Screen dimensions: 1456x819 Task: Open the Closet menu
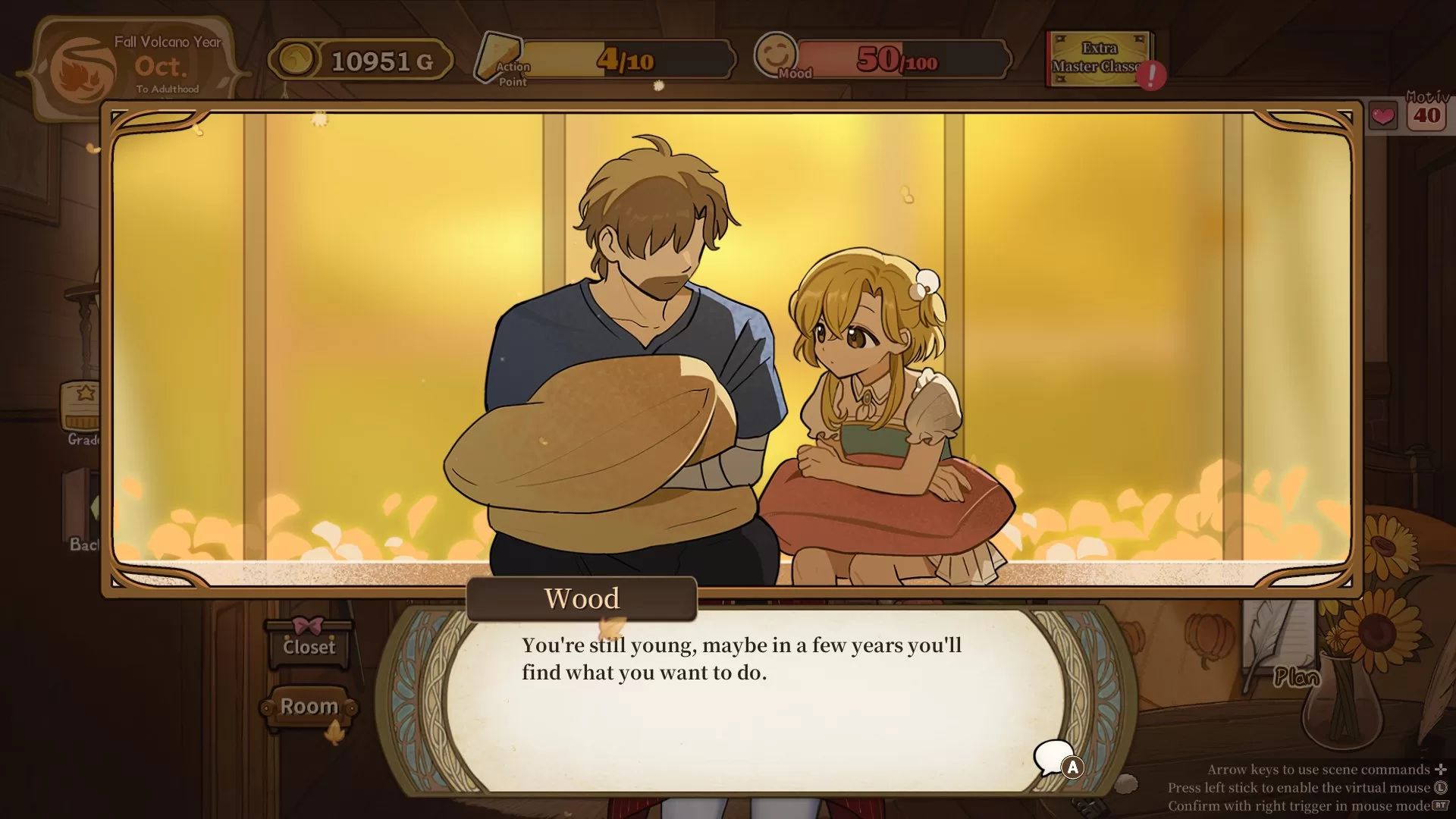coord(309,646)
